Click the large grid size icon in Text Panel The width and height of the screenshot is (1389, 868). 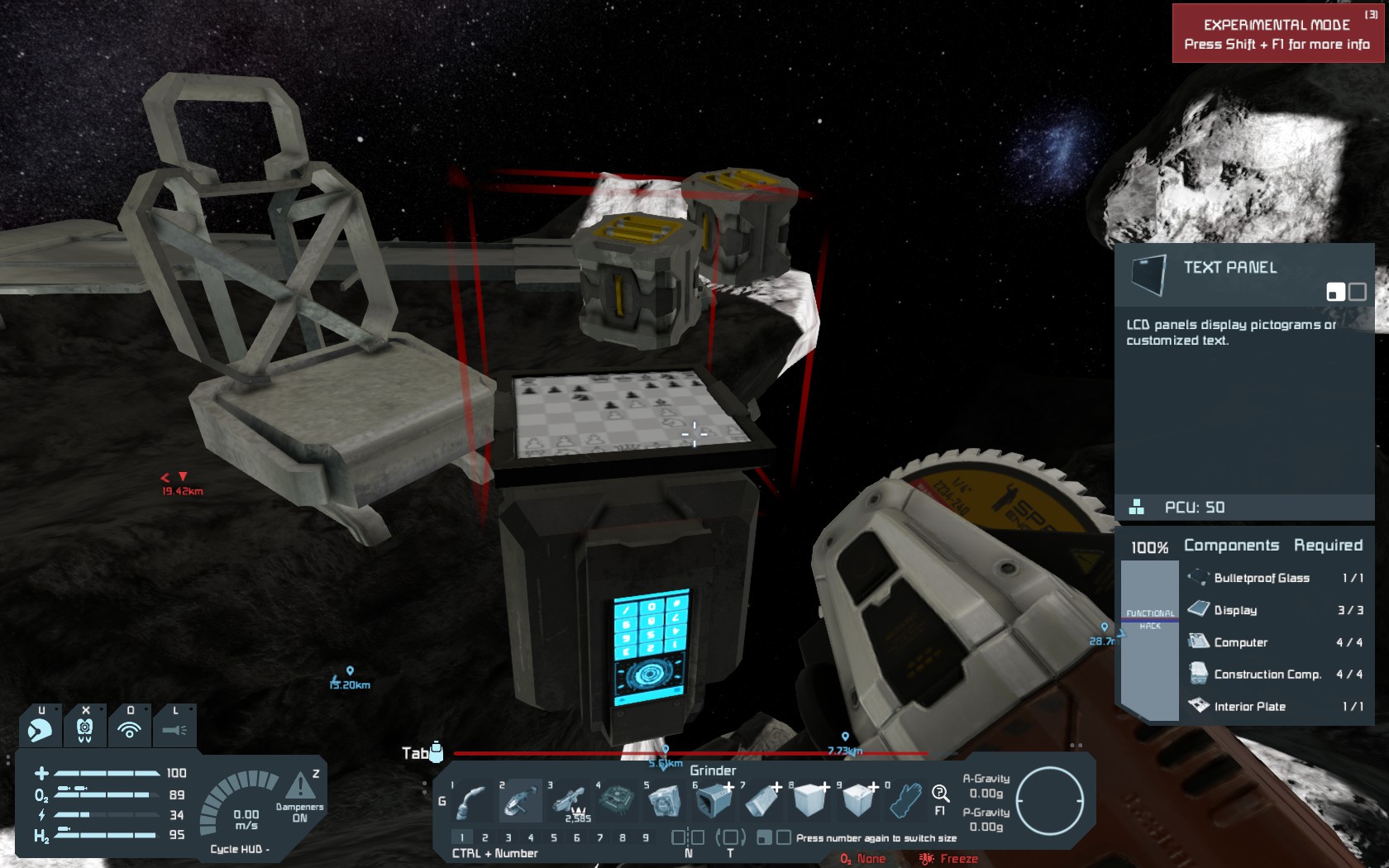pyautogui.click(x=1358, y=292)
